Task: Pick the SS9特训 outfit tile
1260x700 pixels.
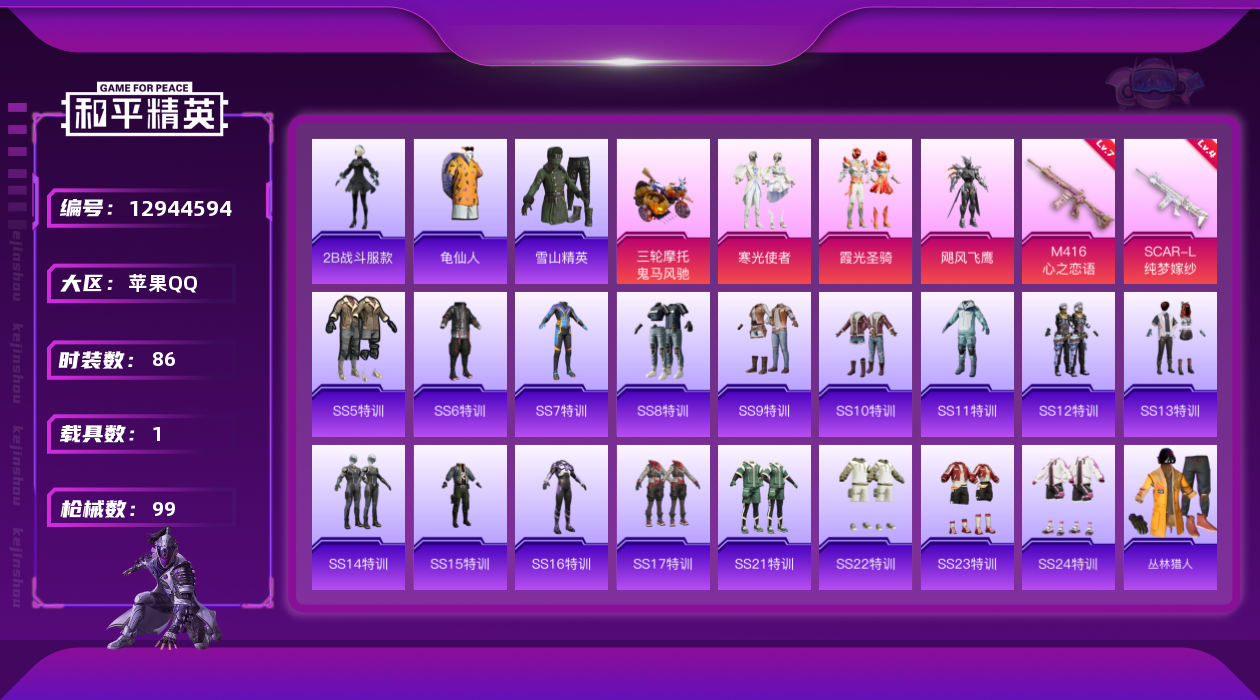Action: pos(764,364)
